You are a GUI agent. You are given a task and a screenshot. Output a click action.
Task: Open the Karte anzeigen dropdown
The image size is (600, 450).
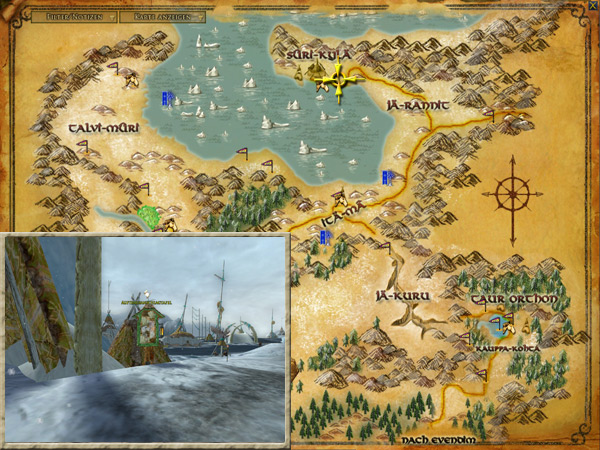point(162,16)
